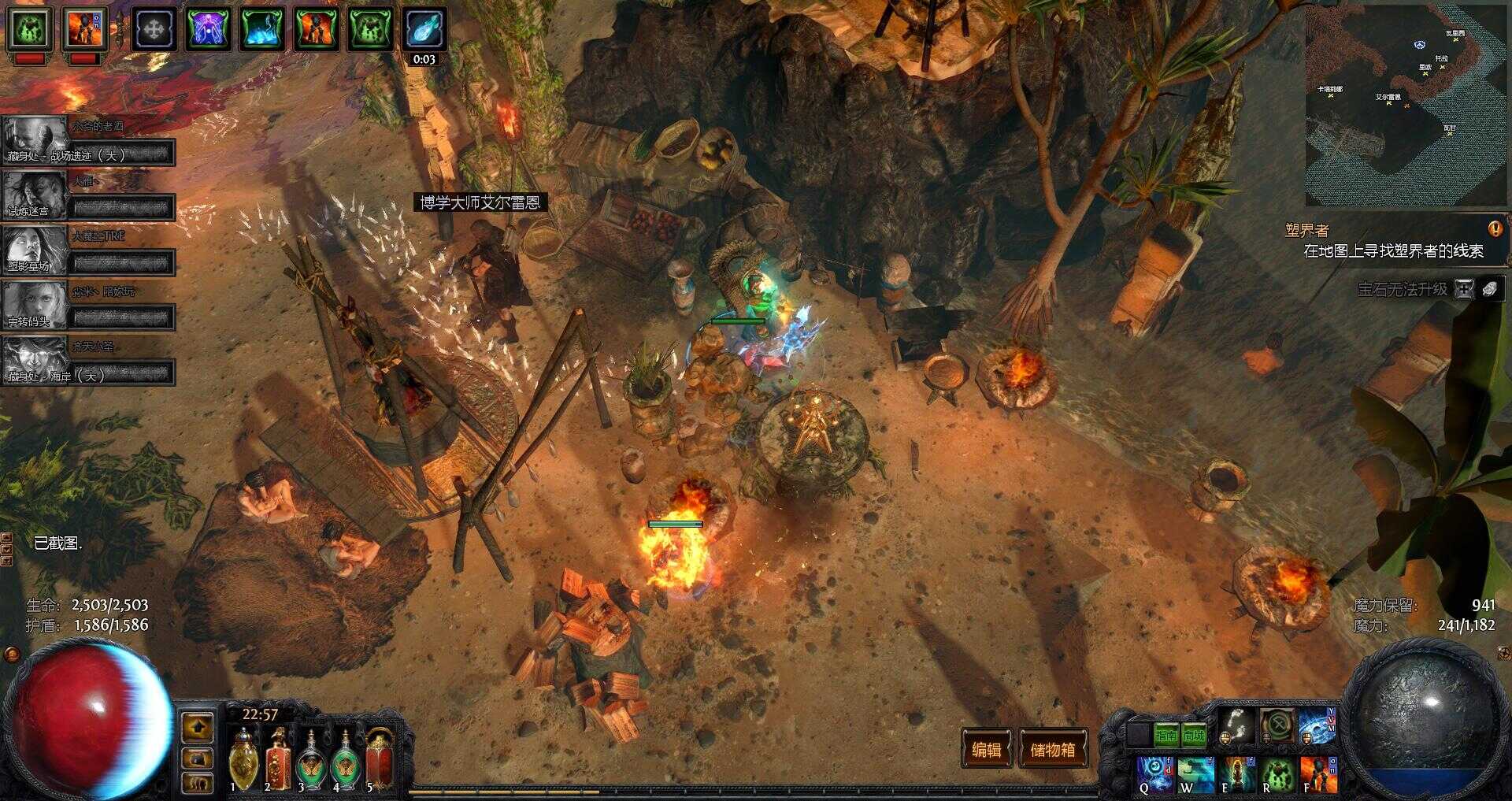Use the red square flask in slot 2

[277, 760]
